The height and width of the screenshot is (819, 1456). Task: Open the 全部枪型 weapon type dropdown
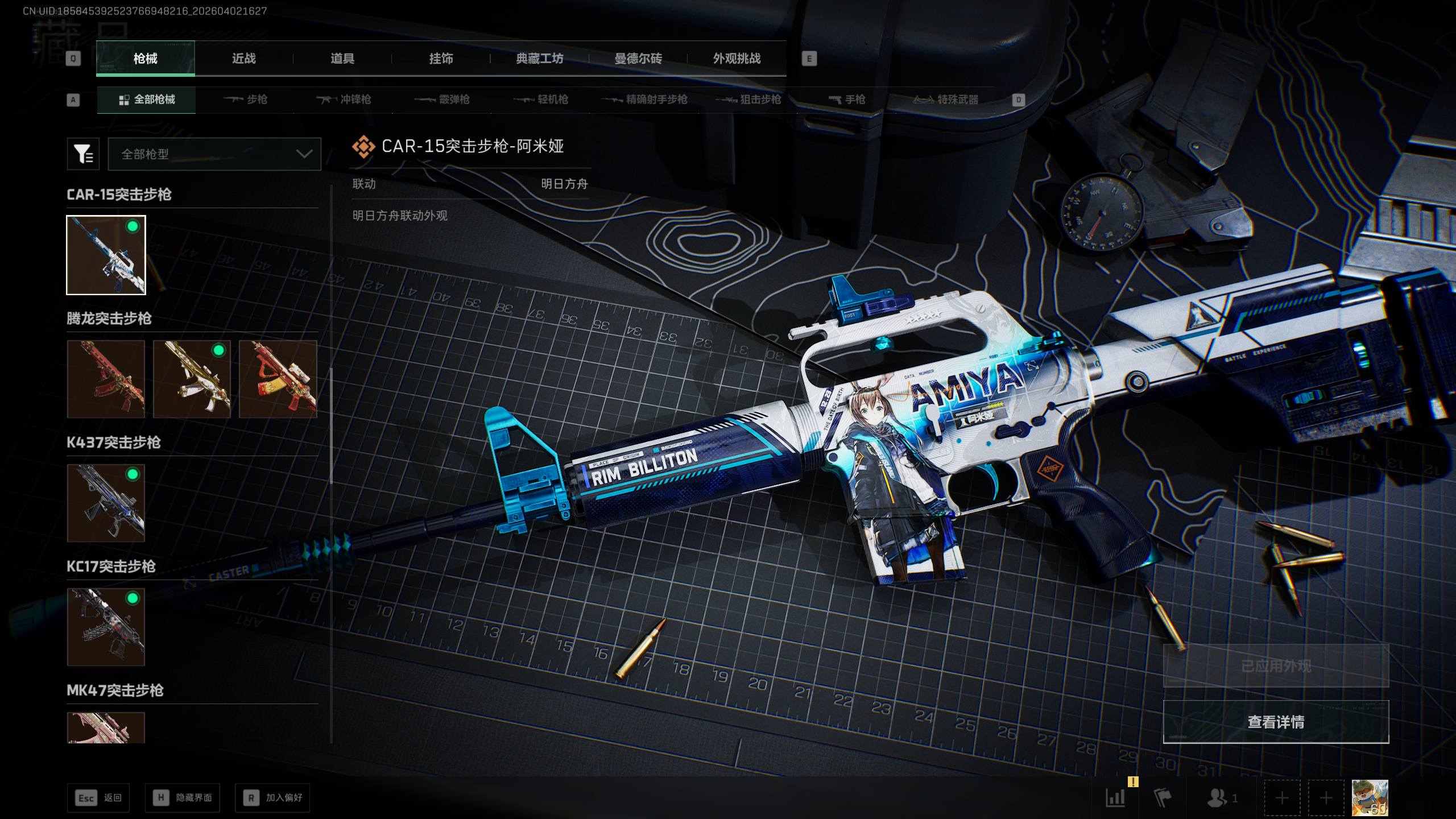click(214, 154)
